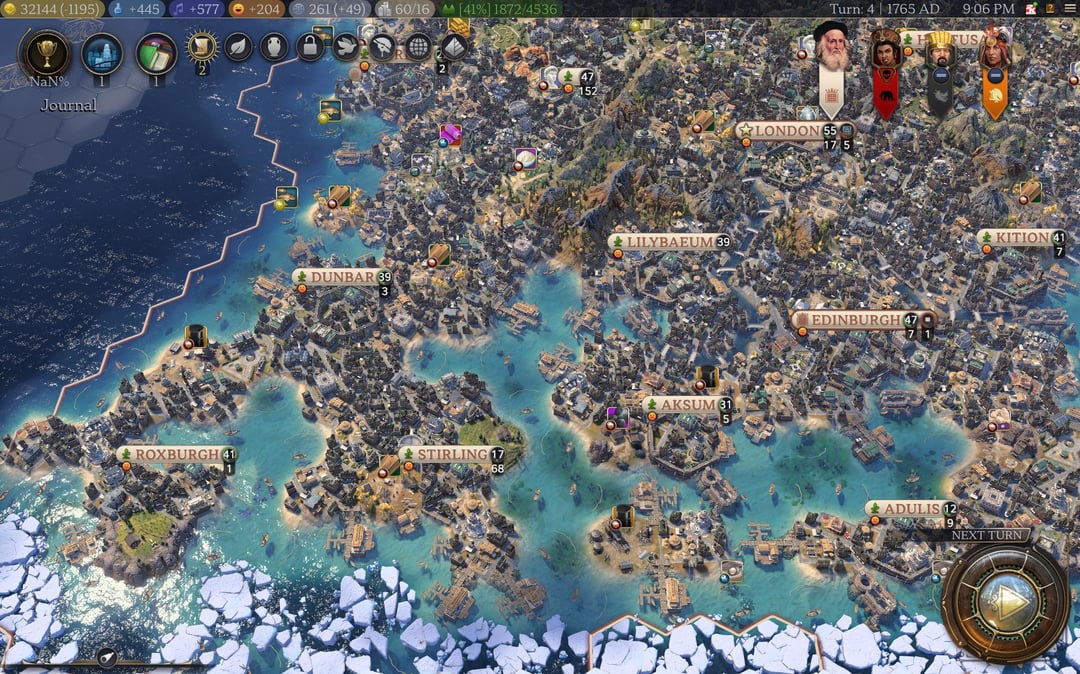Open the globe world icon
The width and height of the screenshot is (1080, 674).
[x=418, y=46]
